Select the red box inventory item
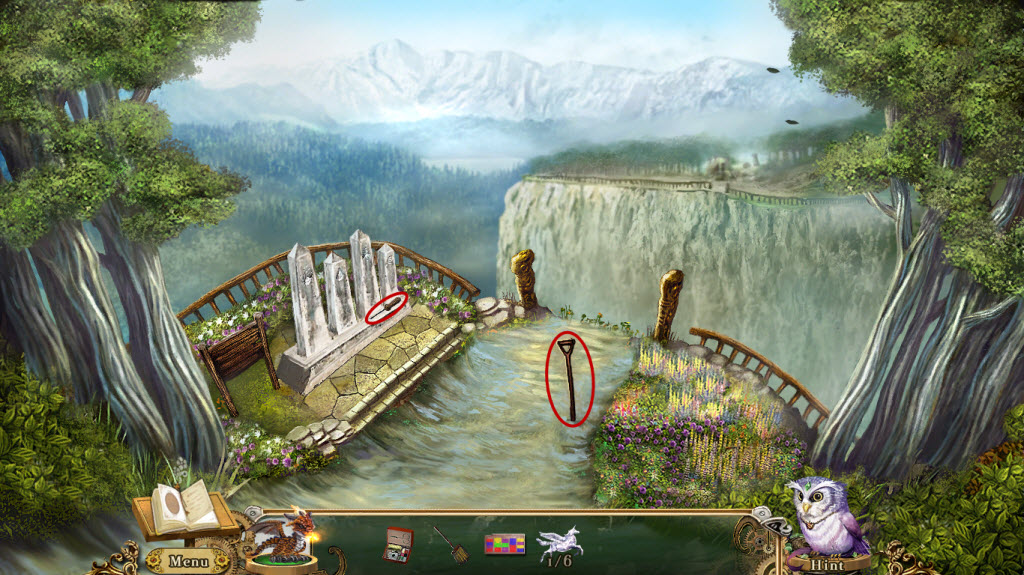Image resolution: width=1024 pixels, height=575 pixels. (x=398, y=543)
